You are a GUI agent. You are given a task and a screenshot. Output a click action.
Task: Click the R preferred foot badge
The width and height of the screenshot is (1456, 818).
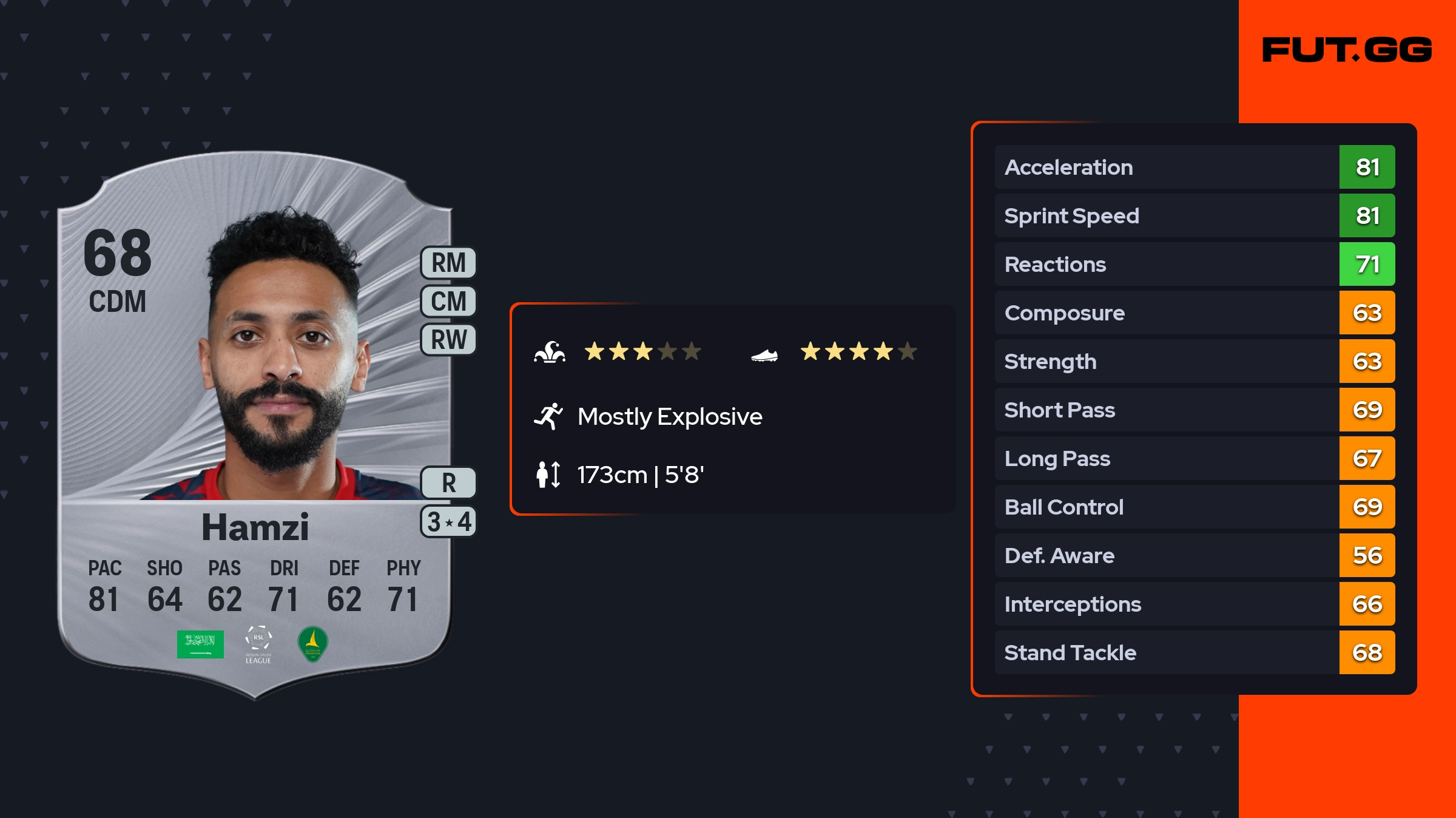448,483
